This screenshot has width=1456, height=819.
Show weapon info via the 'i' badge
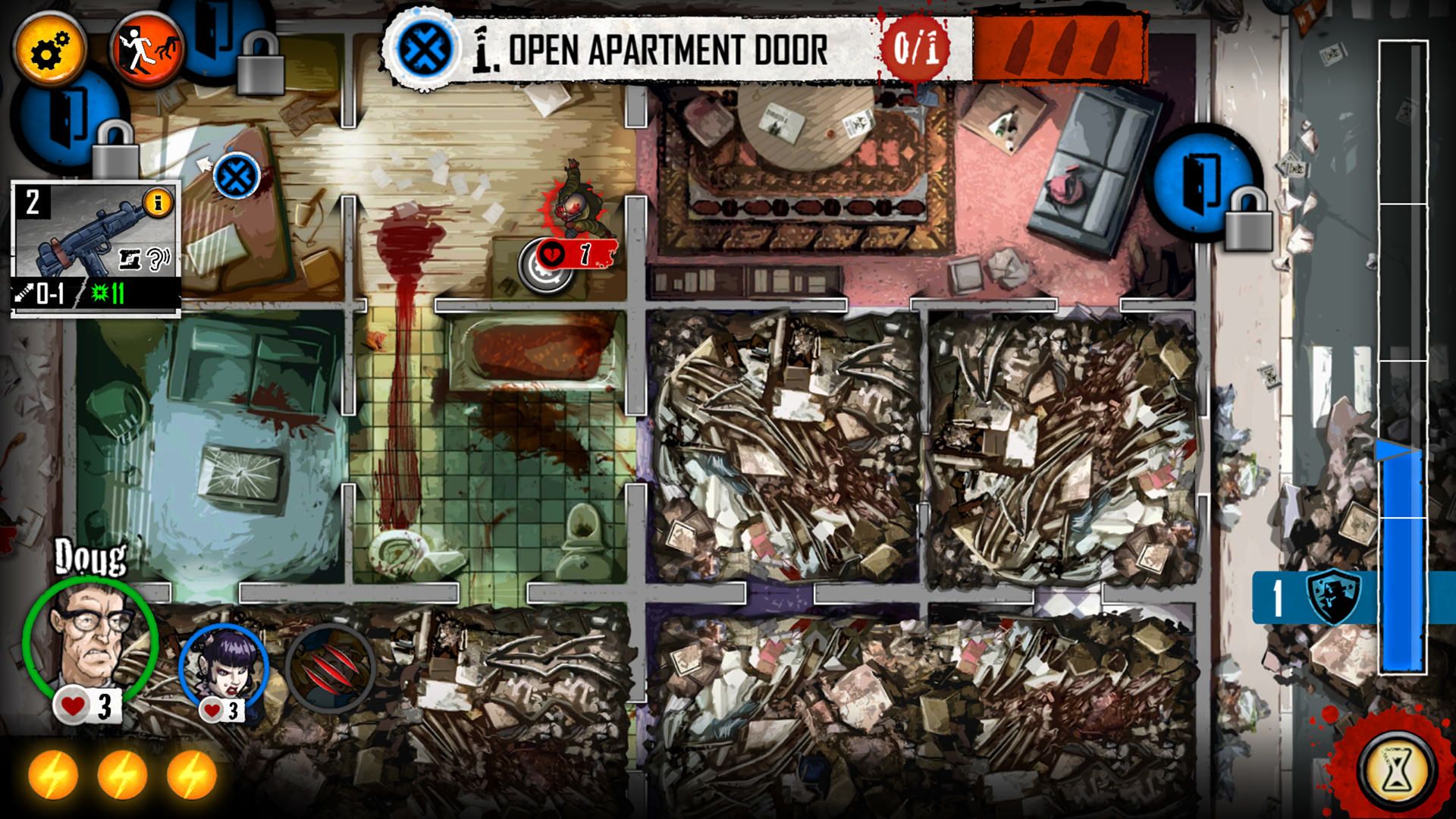[158, 202]
